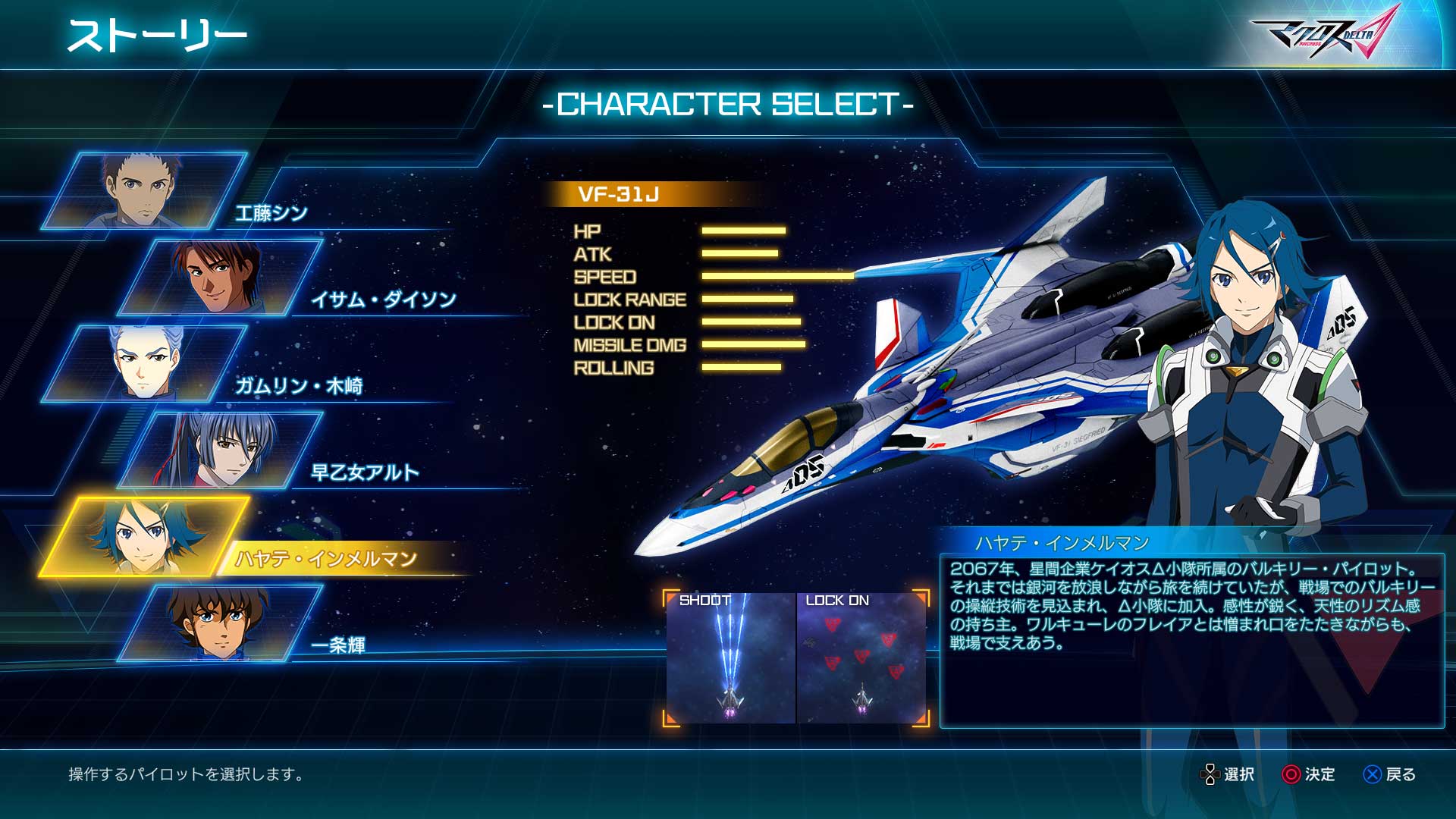View the LOCK ON preview thumbnail

(x=861, y=657)
